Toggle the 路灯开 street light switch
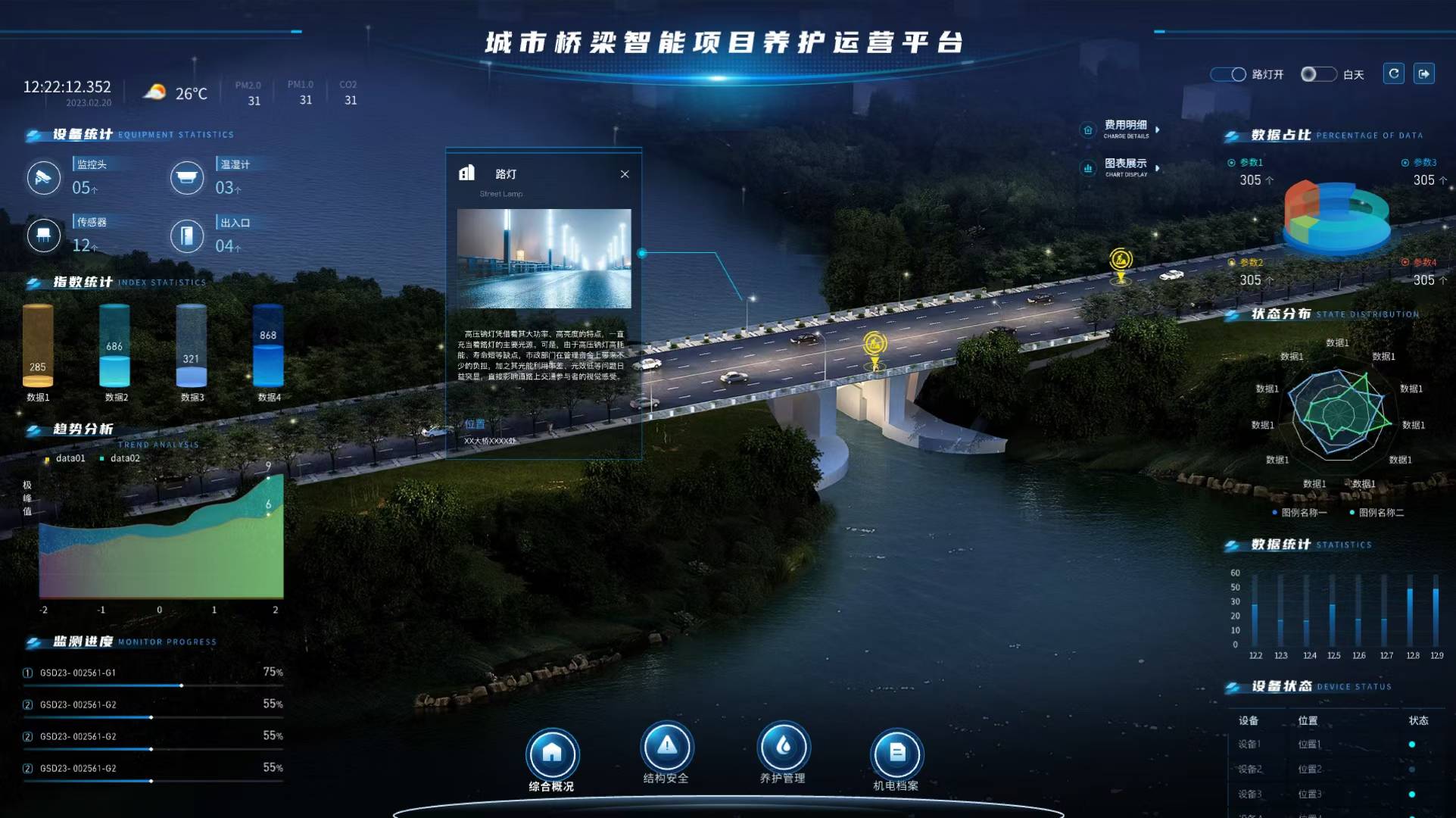Screen dimensions: 1456x818 tap(1228, 74)
